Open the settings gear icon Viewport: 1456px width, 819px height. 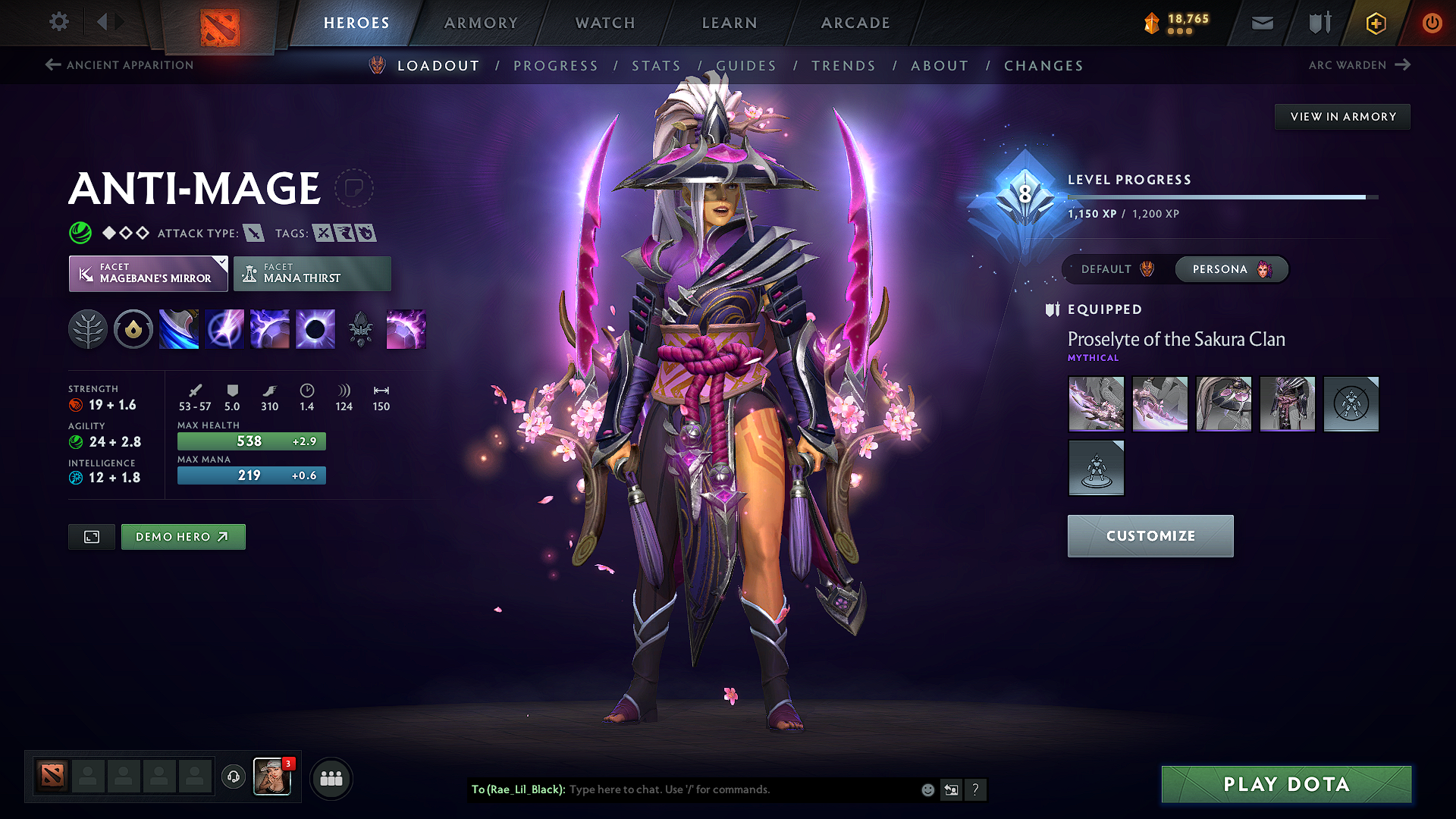58,22
